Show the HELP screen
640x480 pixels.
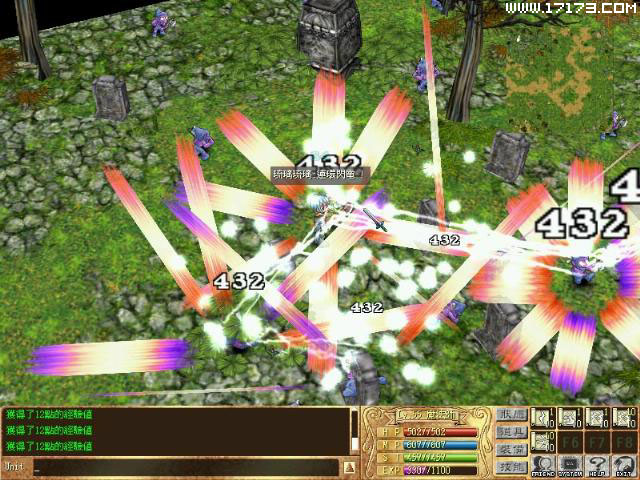(x=598, y=466)
